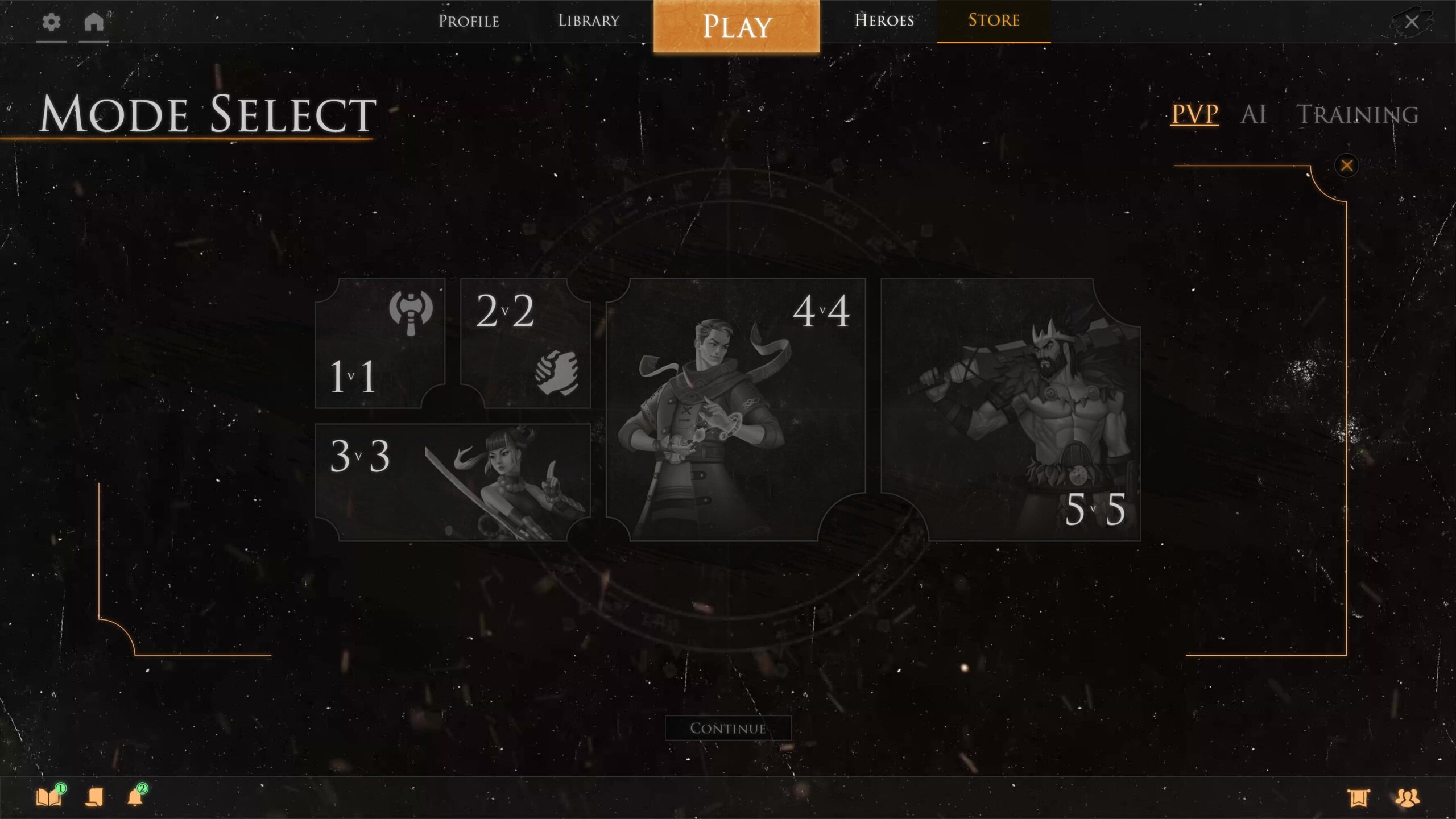Screen dimensions: 1456x819
Task: Go to the home screen icon
Action: pyautogui.click(x=94, y=23)
